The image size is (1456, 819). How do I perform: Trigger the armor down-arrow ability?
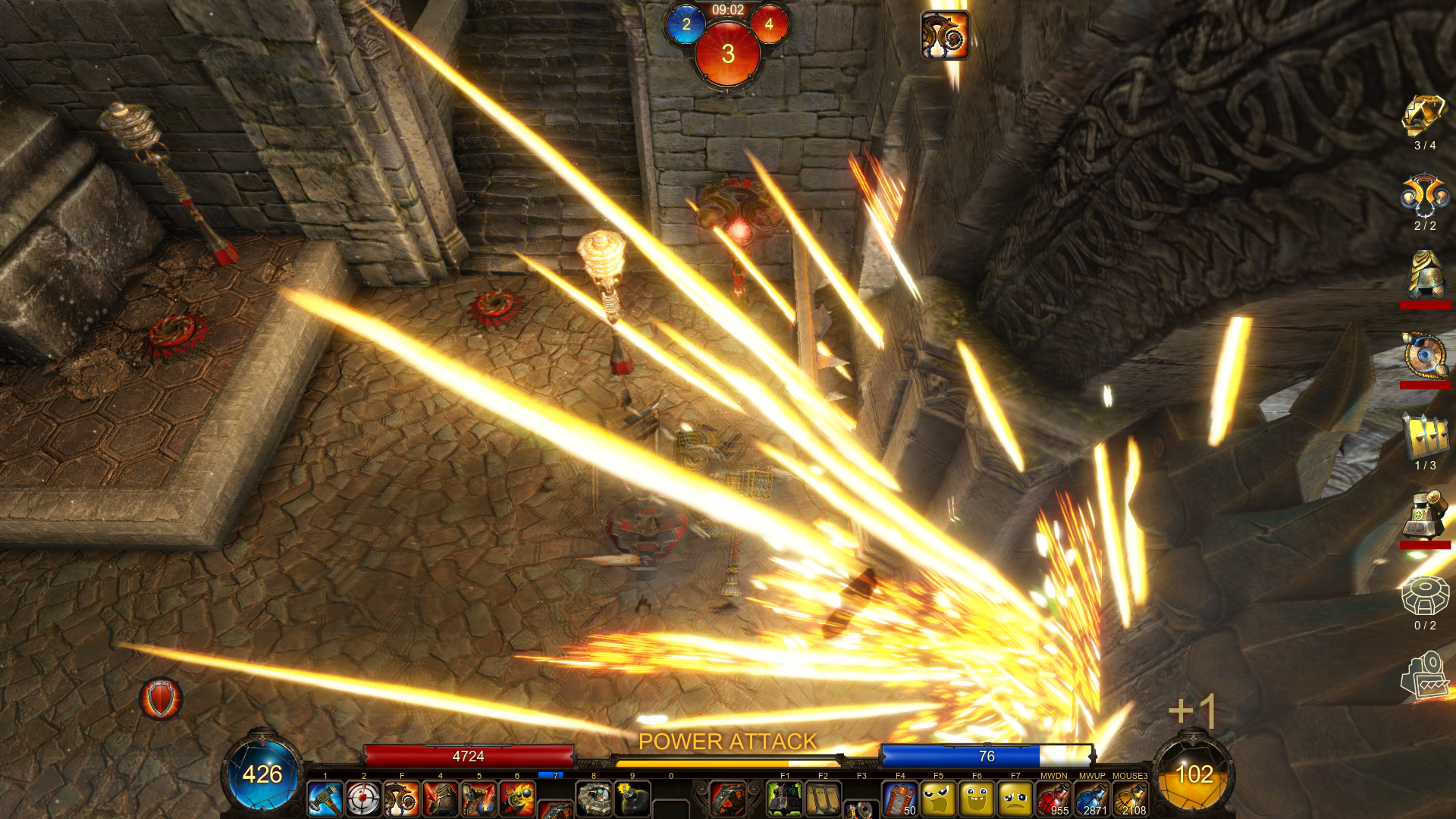tap(441, 799)
